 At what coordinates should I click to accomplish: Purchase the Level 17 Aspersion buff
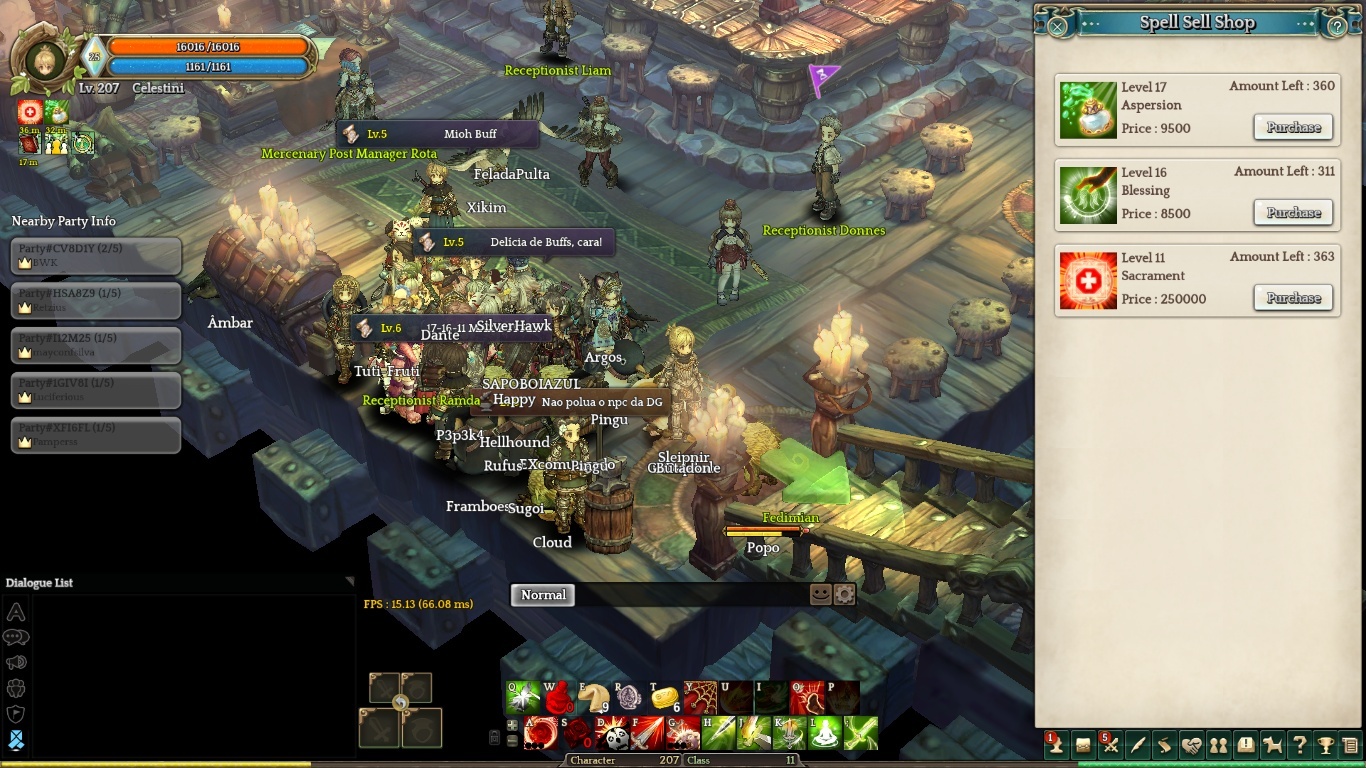point(1294,127)
